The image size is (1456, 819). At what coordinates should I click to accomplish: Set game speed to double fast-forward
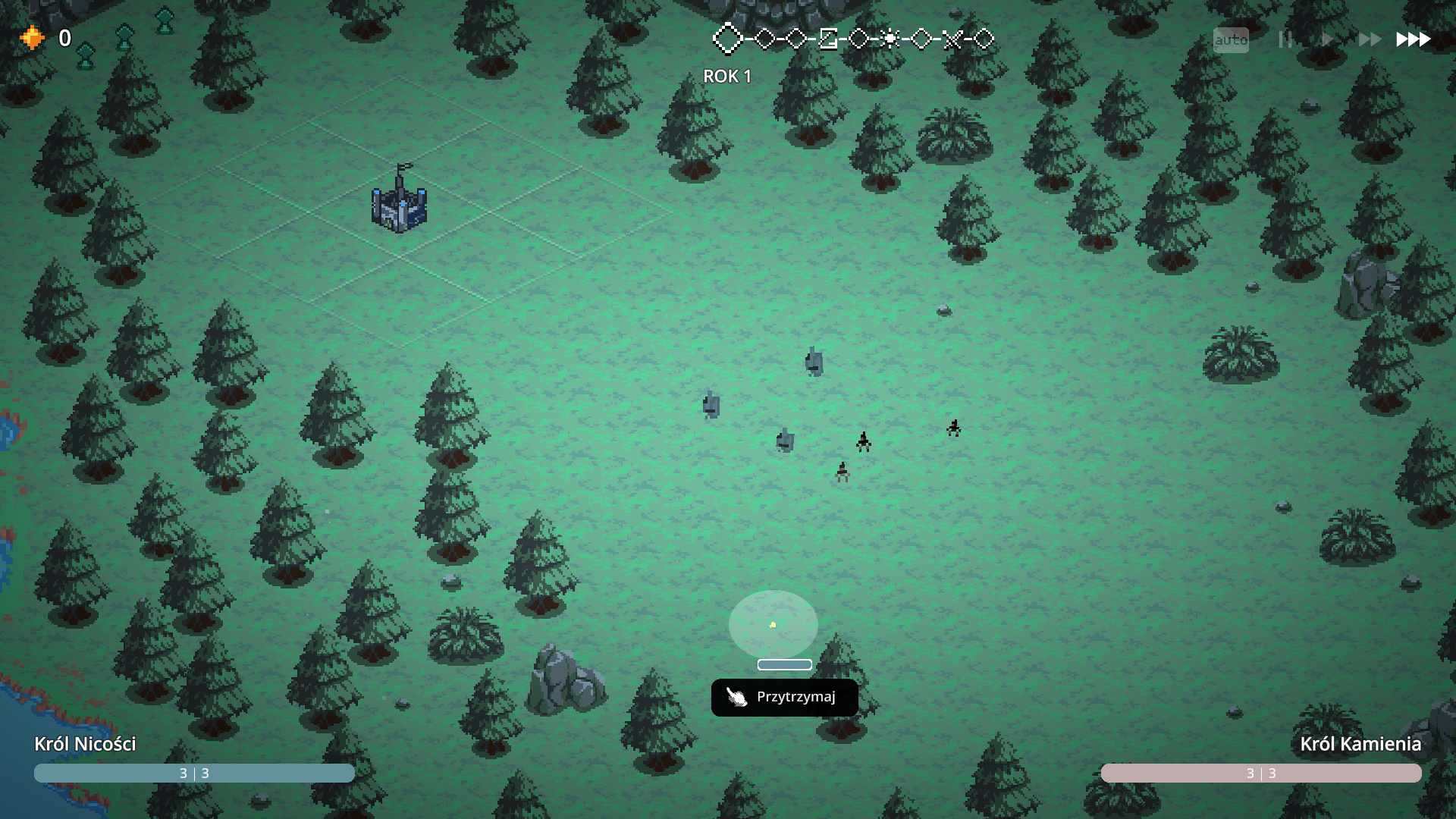pyautogui.click(x=1369, y=39)
